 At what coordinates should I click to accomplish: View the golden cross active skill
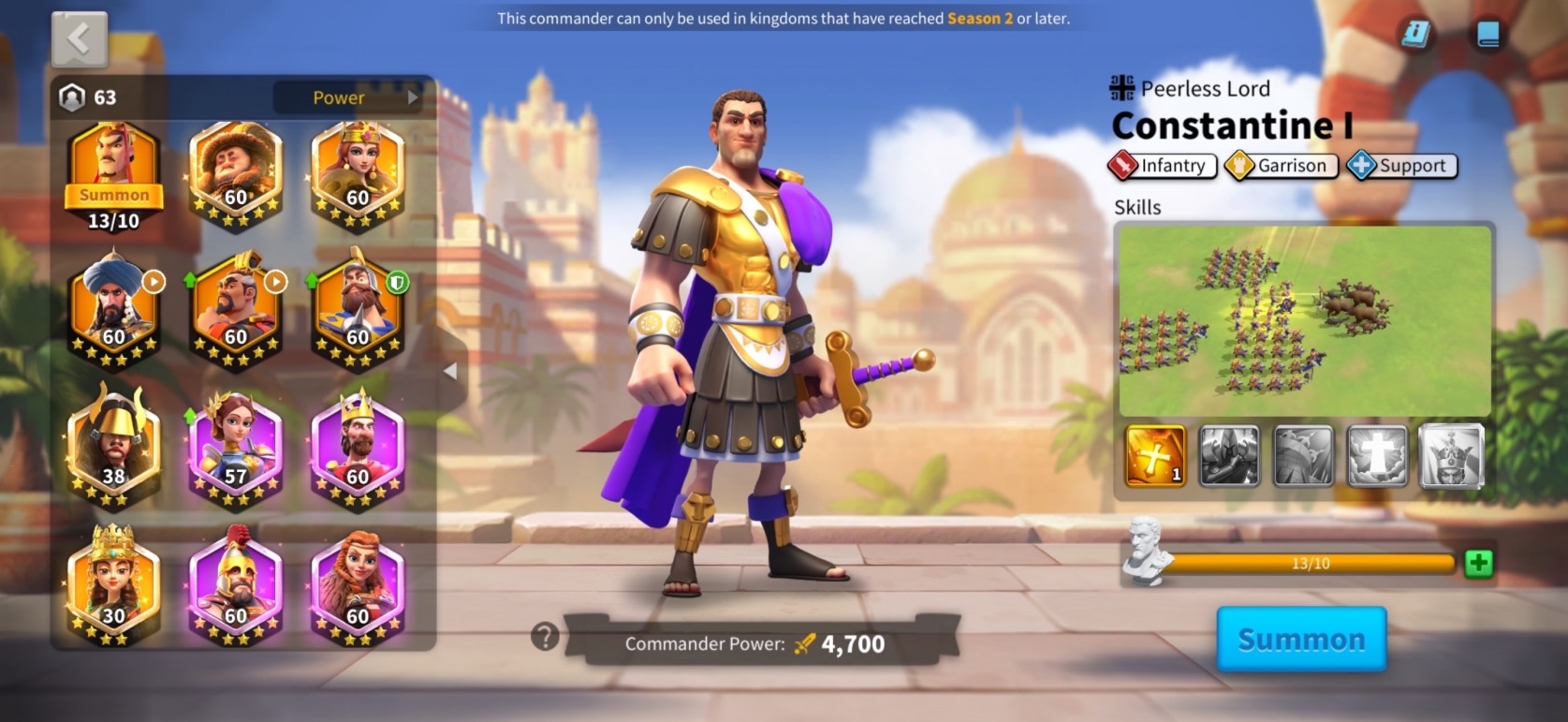[1155, 456]
